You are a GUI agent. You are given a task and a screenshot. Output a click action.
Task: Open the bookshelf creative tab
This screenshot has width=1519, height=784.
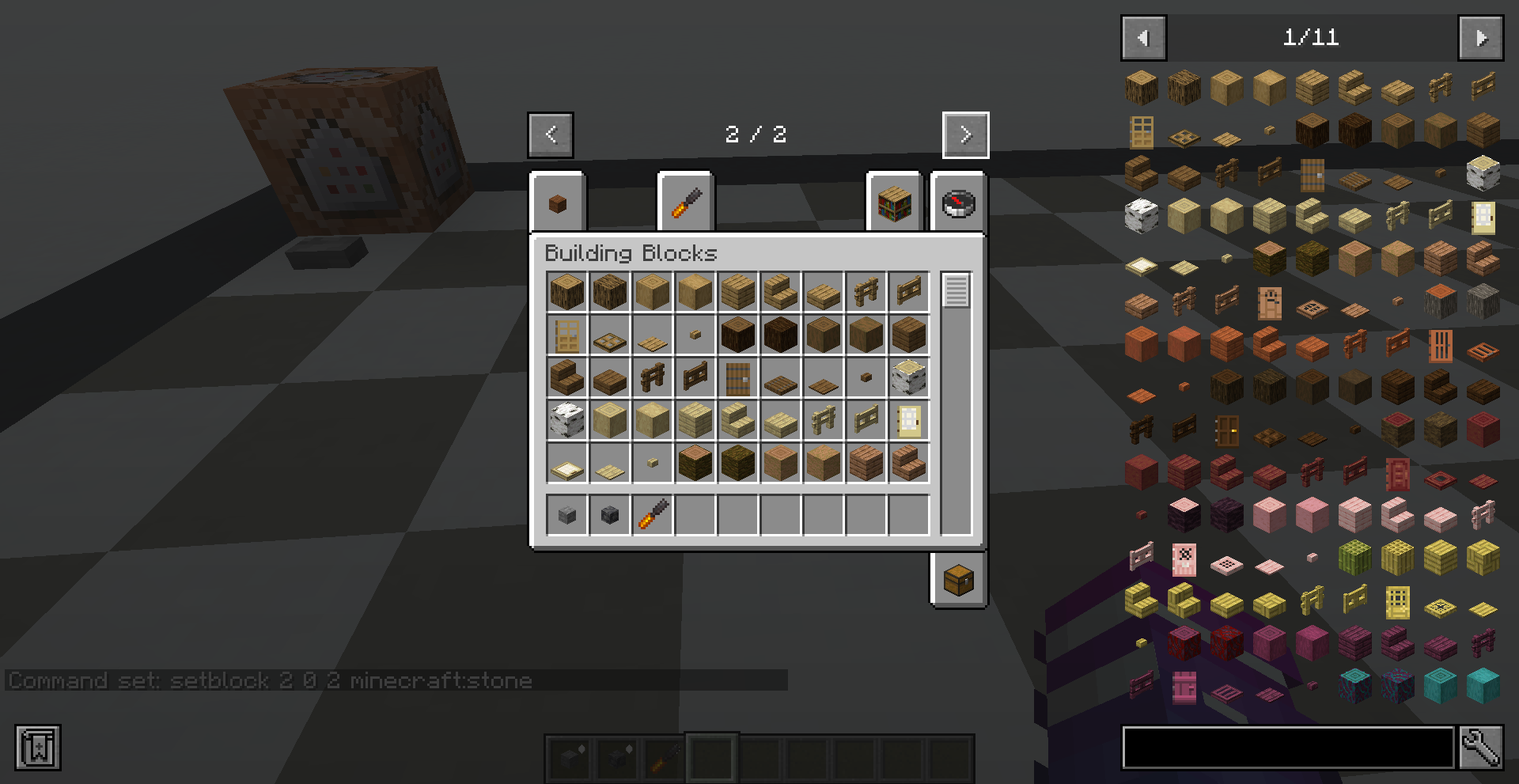[x=894, y=204]
